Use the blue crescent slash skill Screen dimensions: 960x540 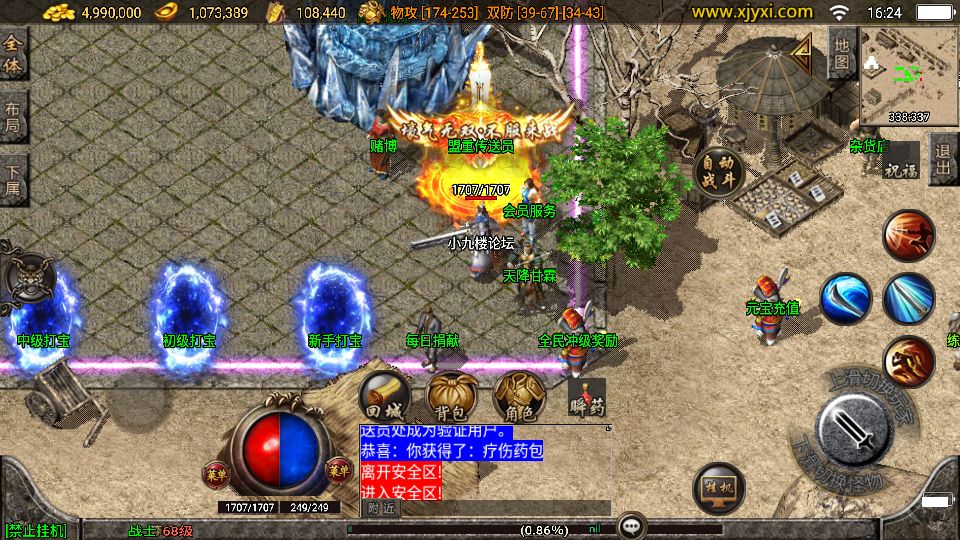pos(846,298)
